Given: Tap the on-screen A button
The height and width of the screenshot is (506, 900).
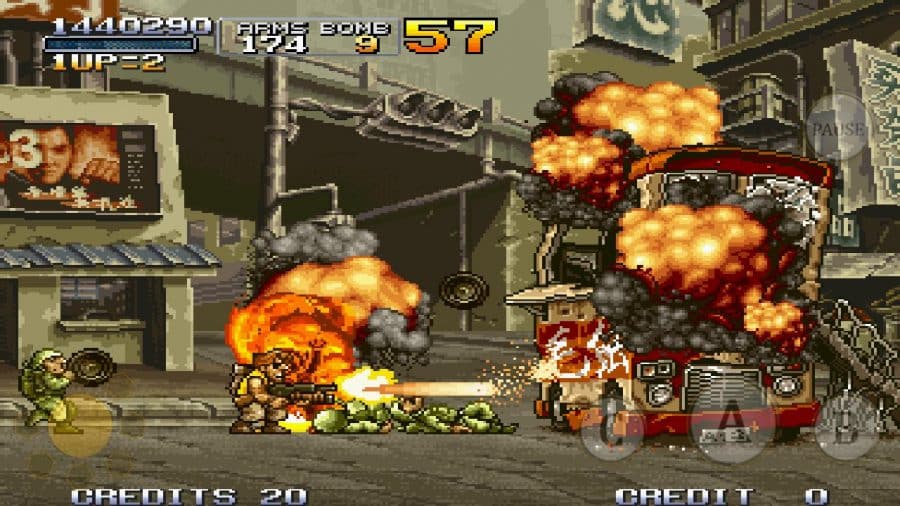Looking at the screenshot, I should (x=733, y=425).
